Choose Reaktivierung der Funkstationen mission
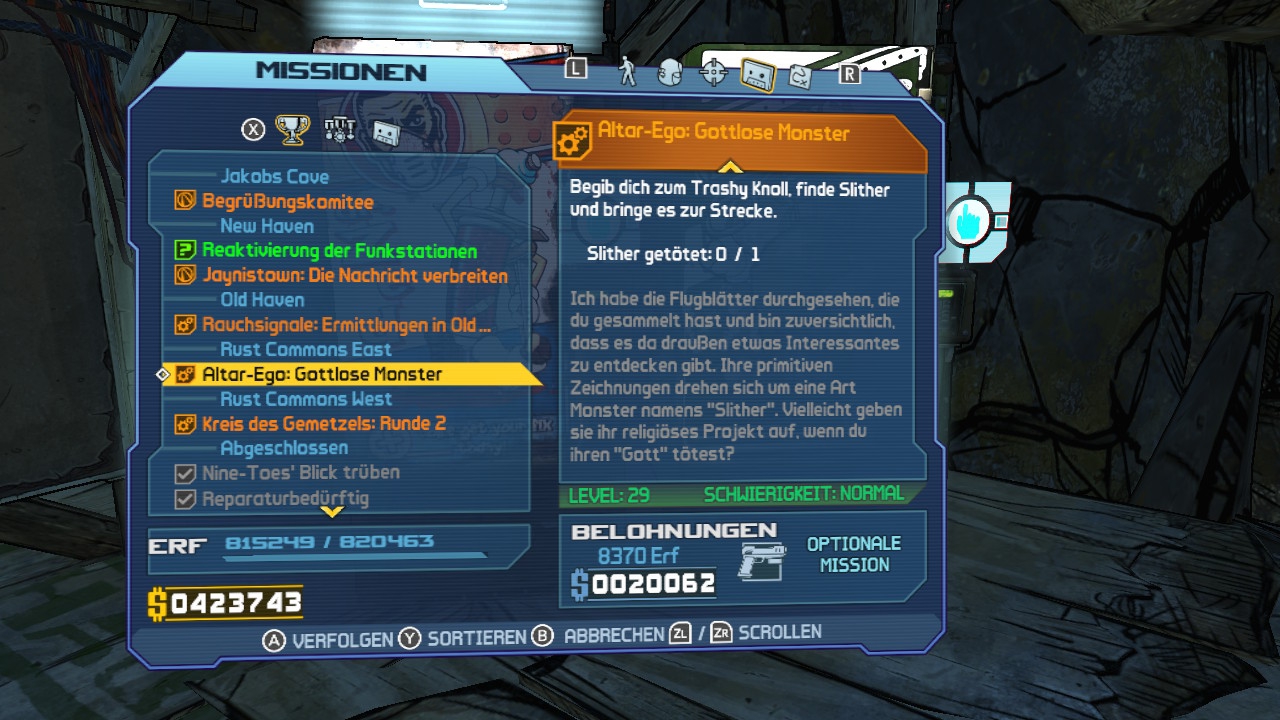1280x720 pixels. (x=339, y=251)
